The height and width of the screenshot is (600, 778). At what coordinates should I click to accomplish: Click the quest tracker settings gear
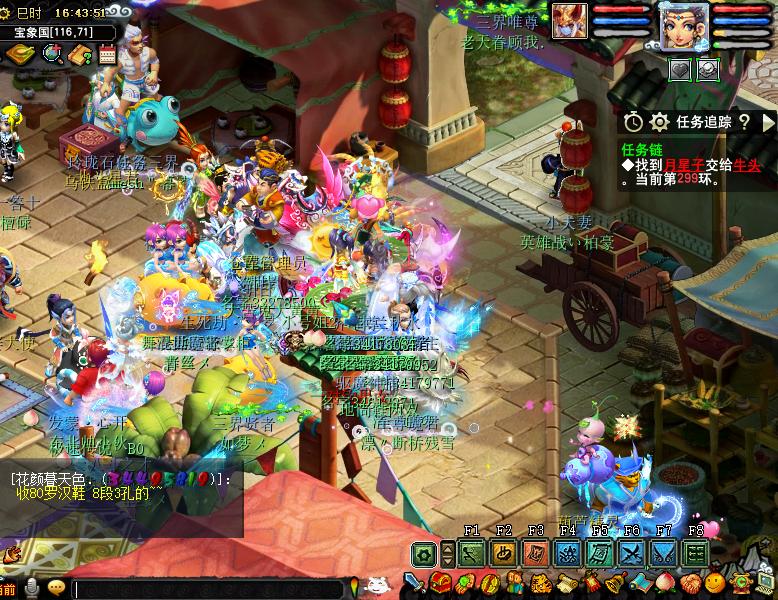click(x=659, y=122)
